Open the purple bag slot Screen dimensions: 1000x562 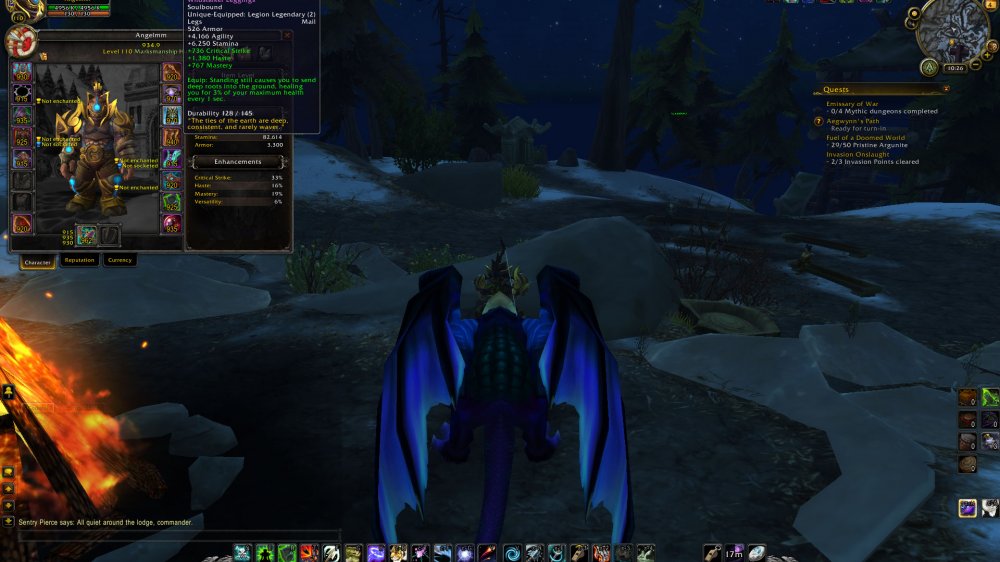tap(967, 508)
